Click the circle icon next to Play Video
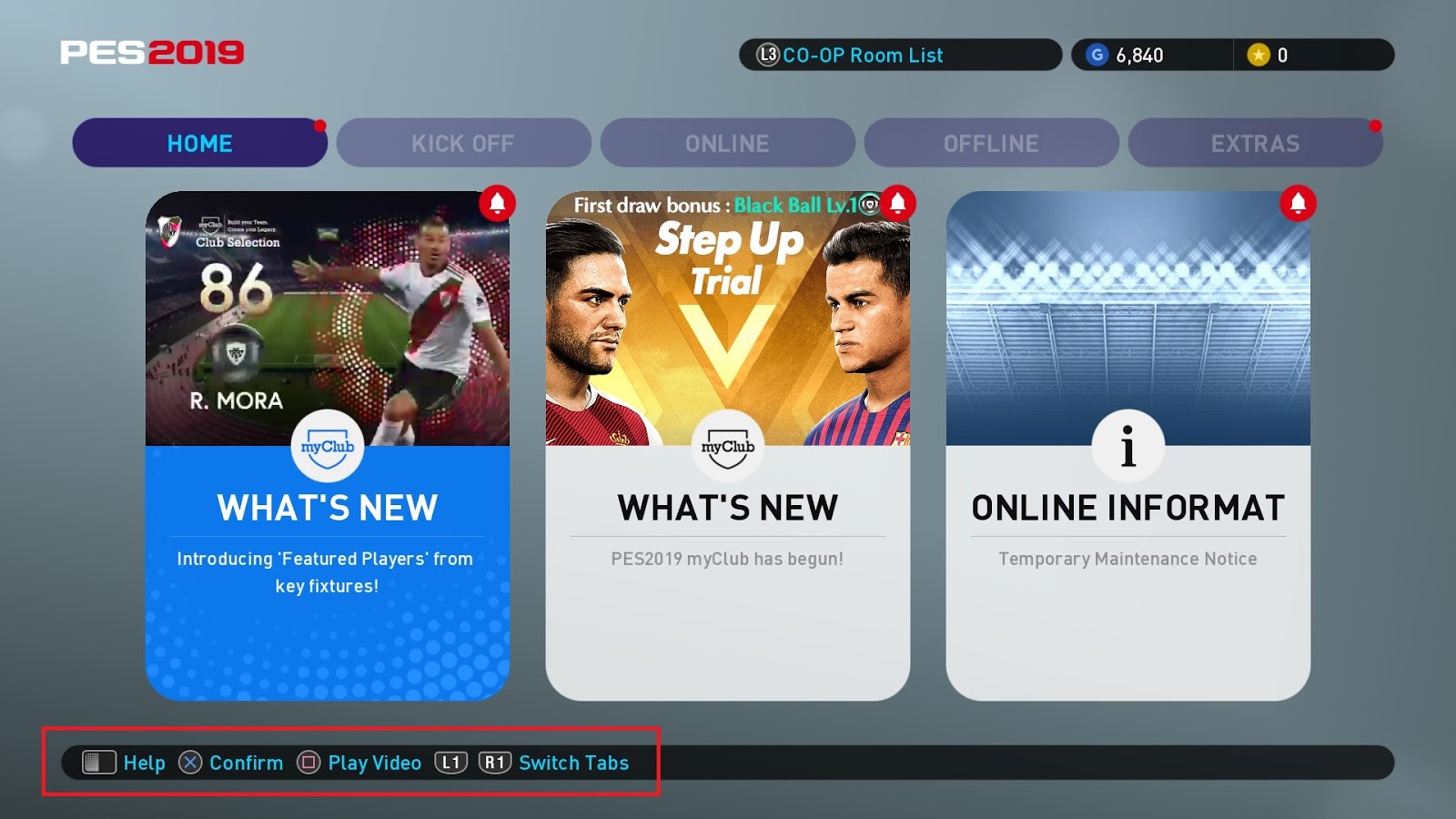The height and width of the screenshot is (819, 1456). click(x=306, y=763)
